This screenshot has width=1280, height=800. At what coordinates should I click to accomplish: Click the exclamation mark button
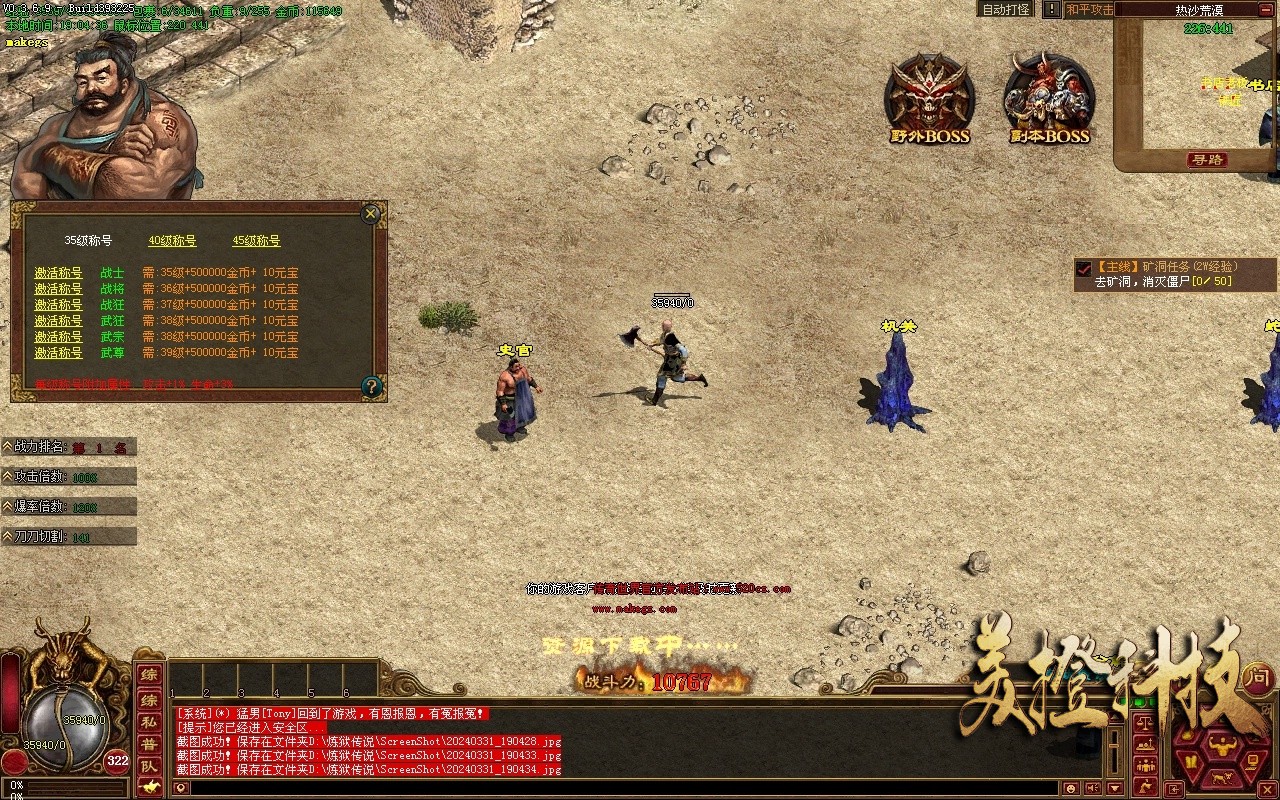point(1051,9)
